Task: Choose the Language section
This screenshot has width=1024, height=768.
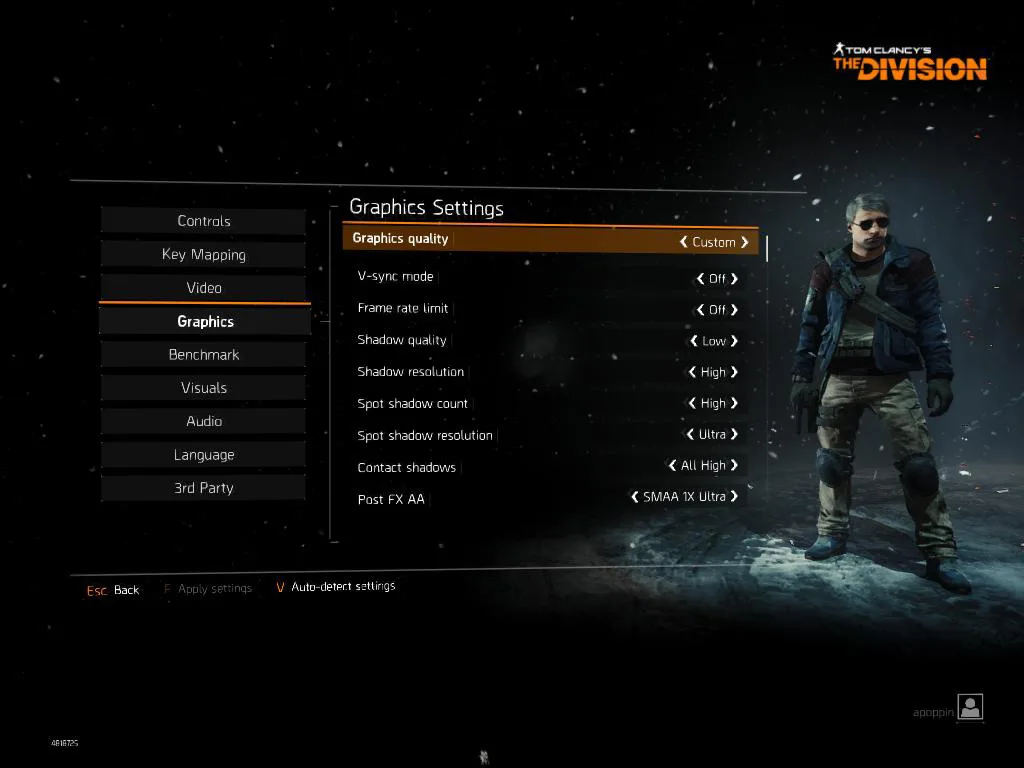Action: coord(204,455)
